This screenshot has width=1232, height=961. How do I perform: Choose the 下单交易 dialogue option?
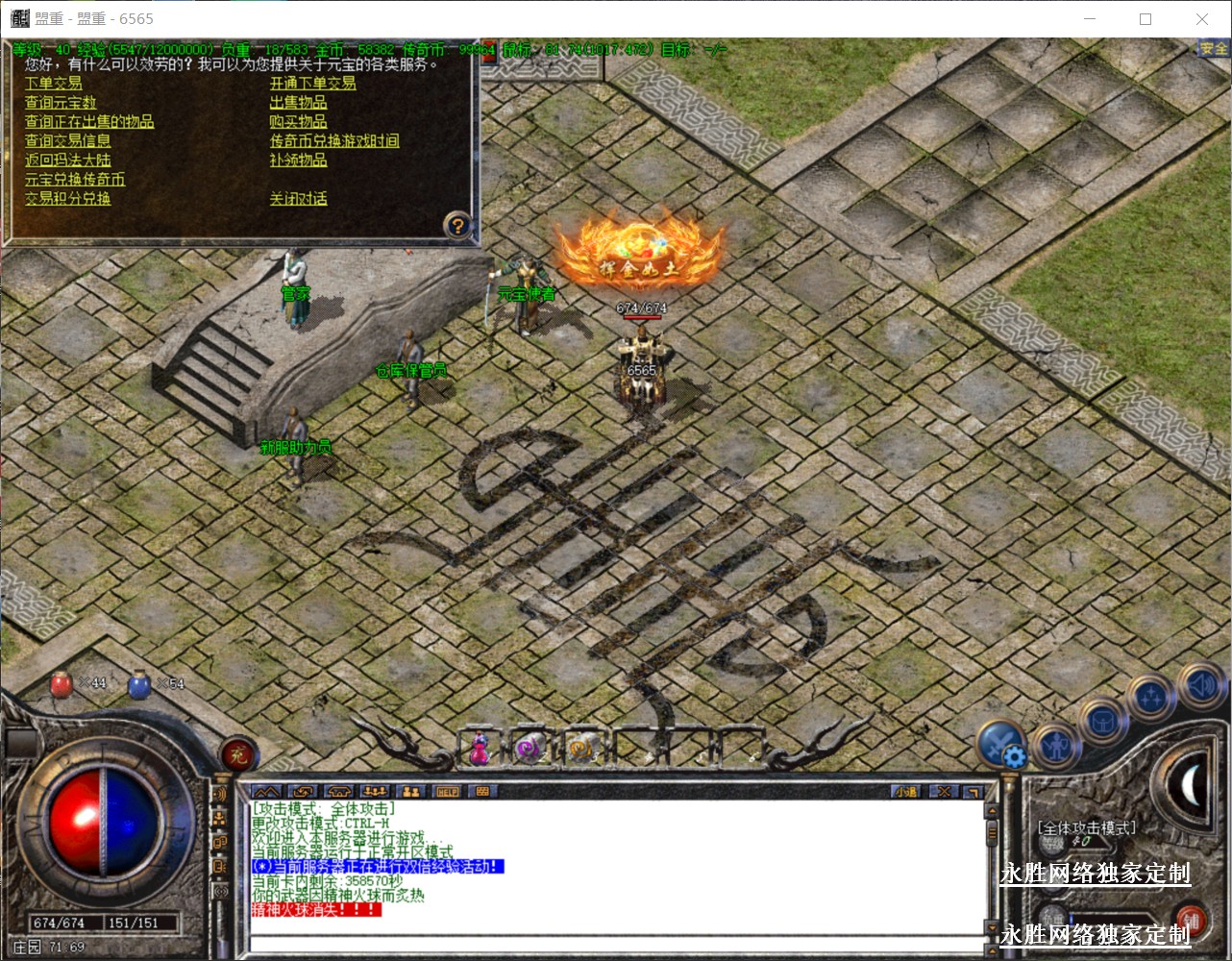point(54,84)
